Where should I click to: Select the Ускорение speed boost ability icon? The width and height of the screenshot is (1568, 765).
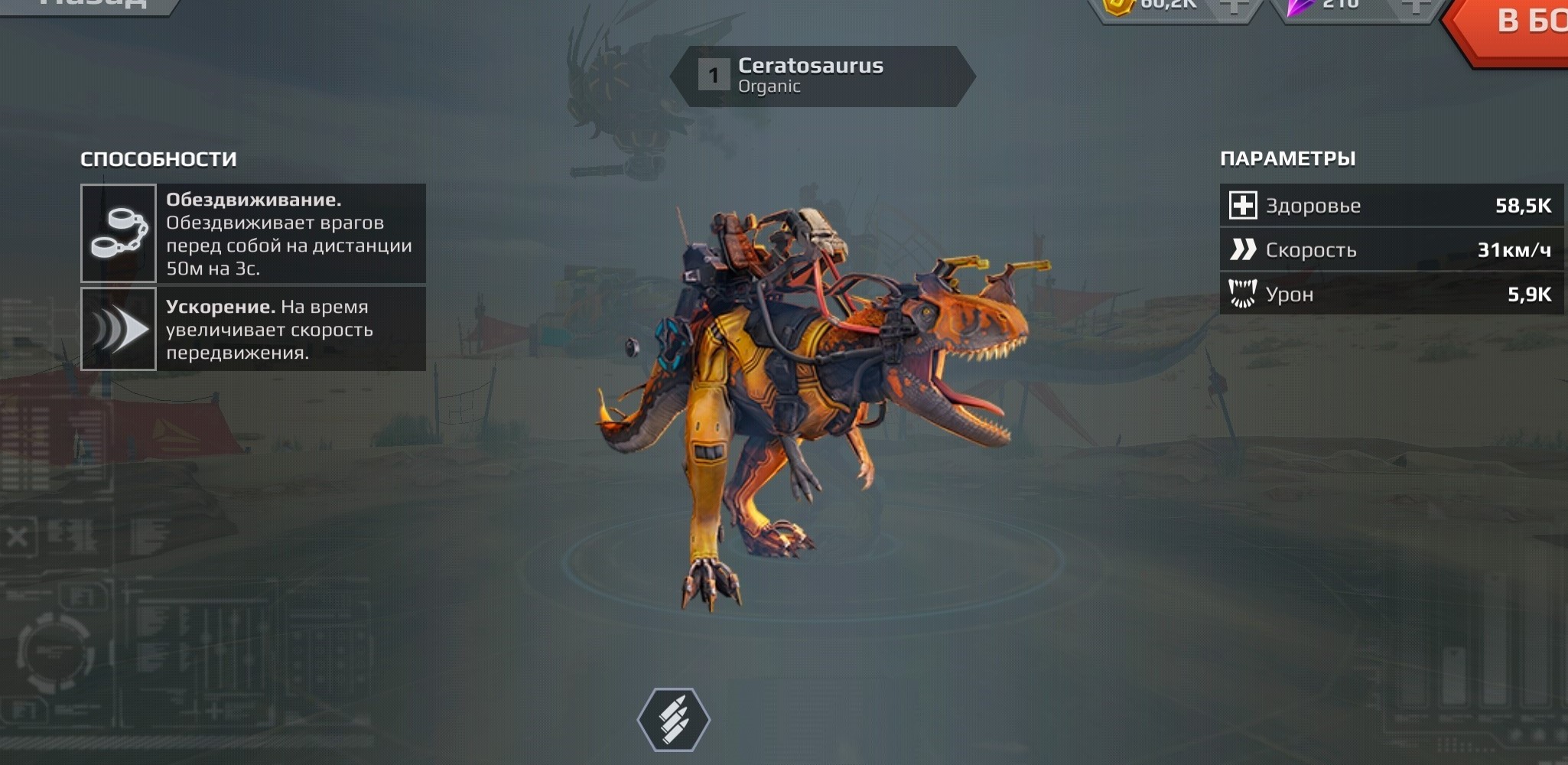click(119, 329)
